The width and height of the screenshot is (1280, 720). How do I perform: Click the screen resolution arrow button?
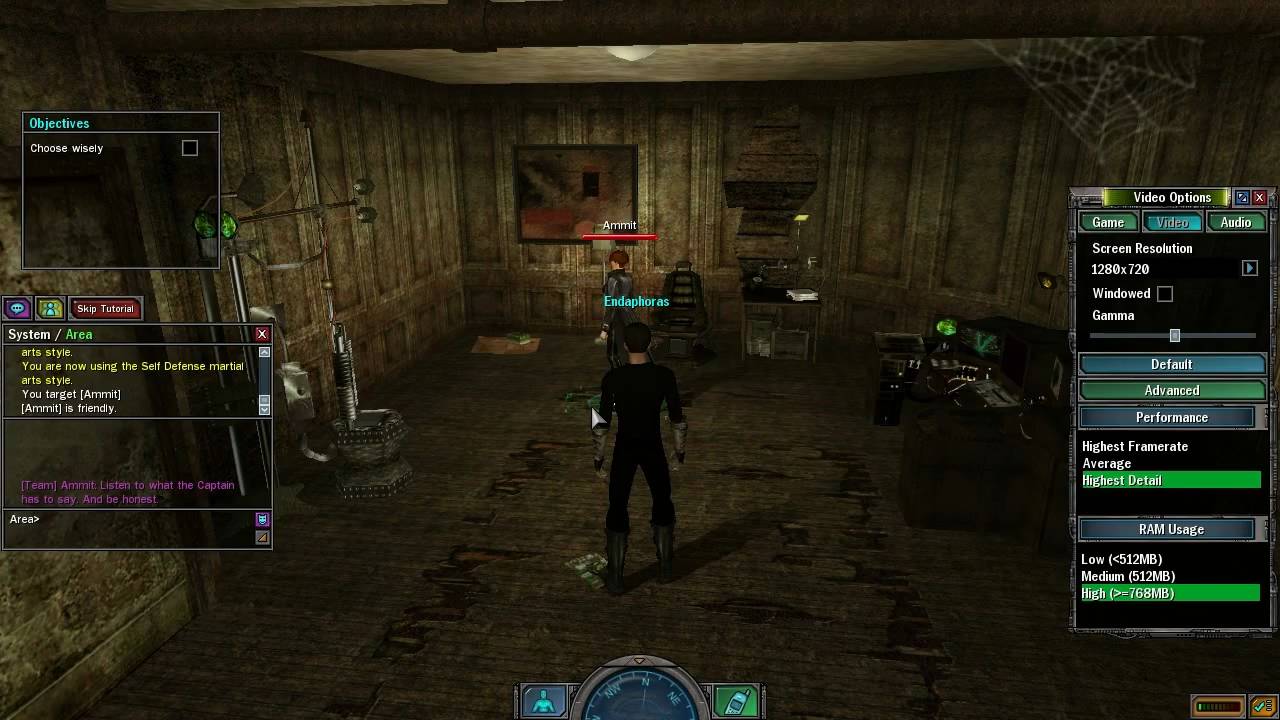(x=1250, y=268)
